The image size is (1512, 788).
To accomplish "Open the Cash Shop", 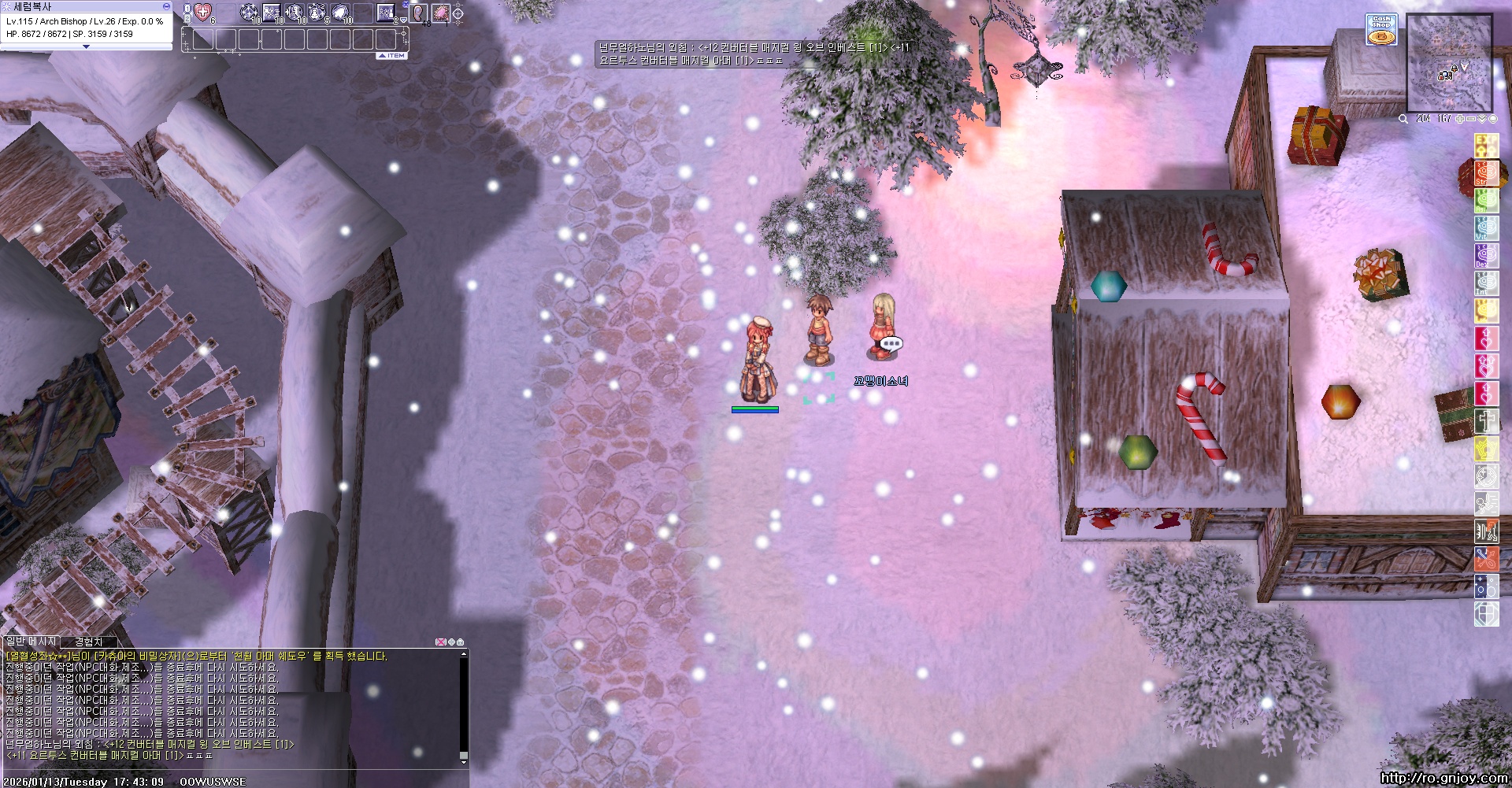I will pos(1381,30).
